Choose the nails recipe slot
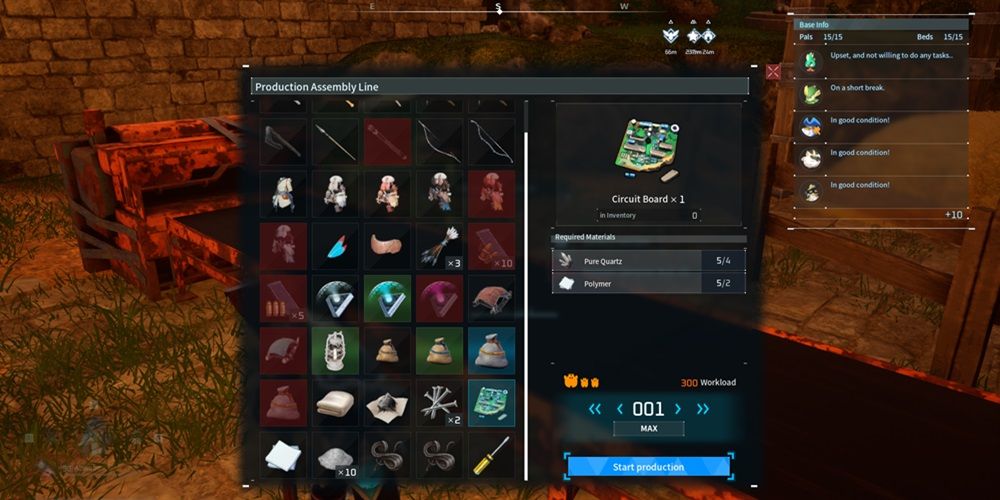 pos(439,402)
